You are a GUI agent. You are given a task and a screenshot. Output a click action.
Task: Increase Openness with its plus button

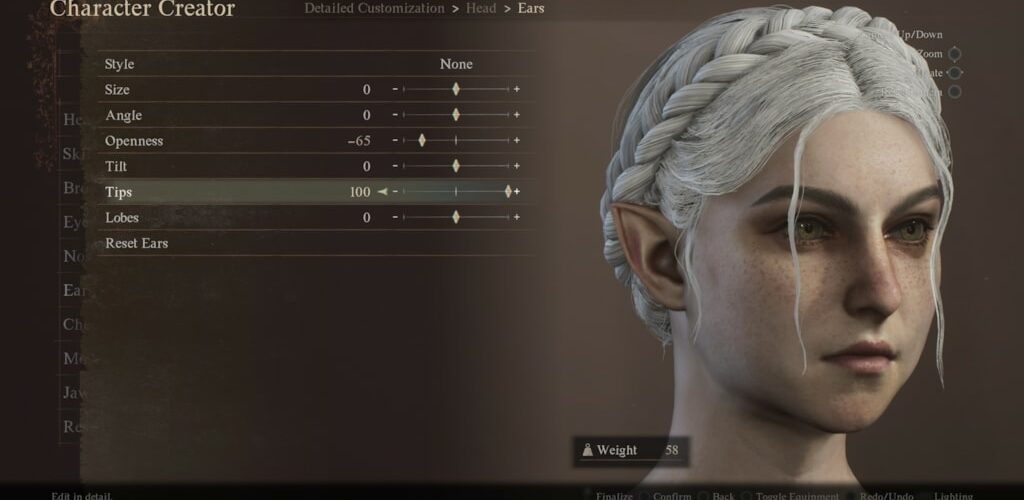pyautogui.click(x=517, y=141)
